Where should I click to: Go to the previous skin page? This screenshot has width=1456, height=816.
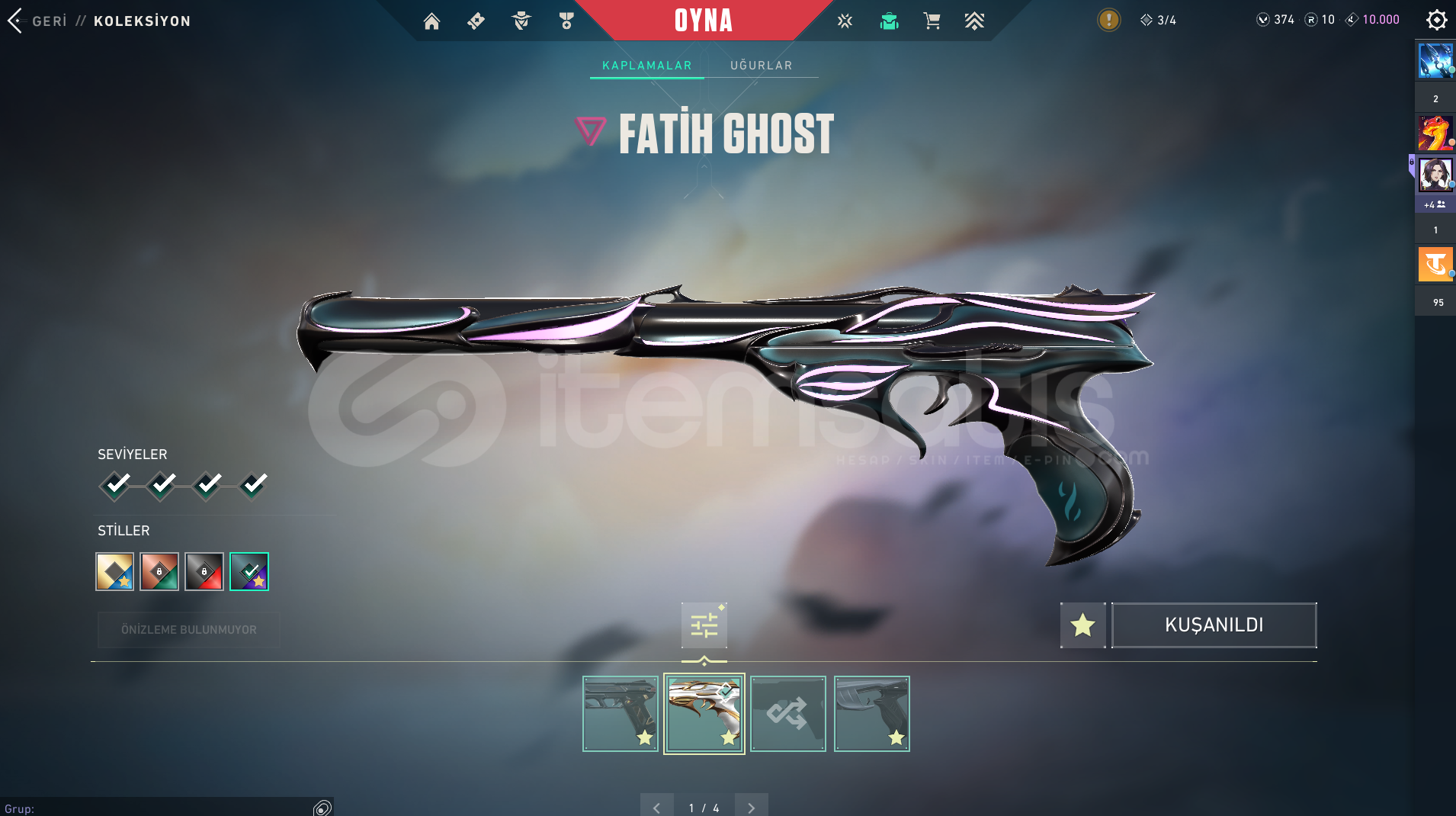point(656,807)
